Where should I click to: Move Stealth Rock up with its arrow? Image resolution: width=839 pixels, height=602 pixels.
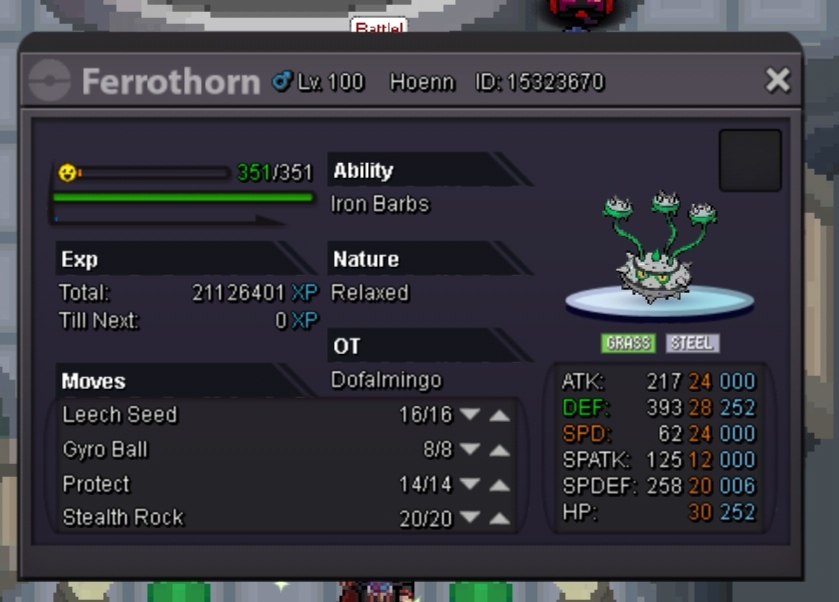[x=499, y=518]
